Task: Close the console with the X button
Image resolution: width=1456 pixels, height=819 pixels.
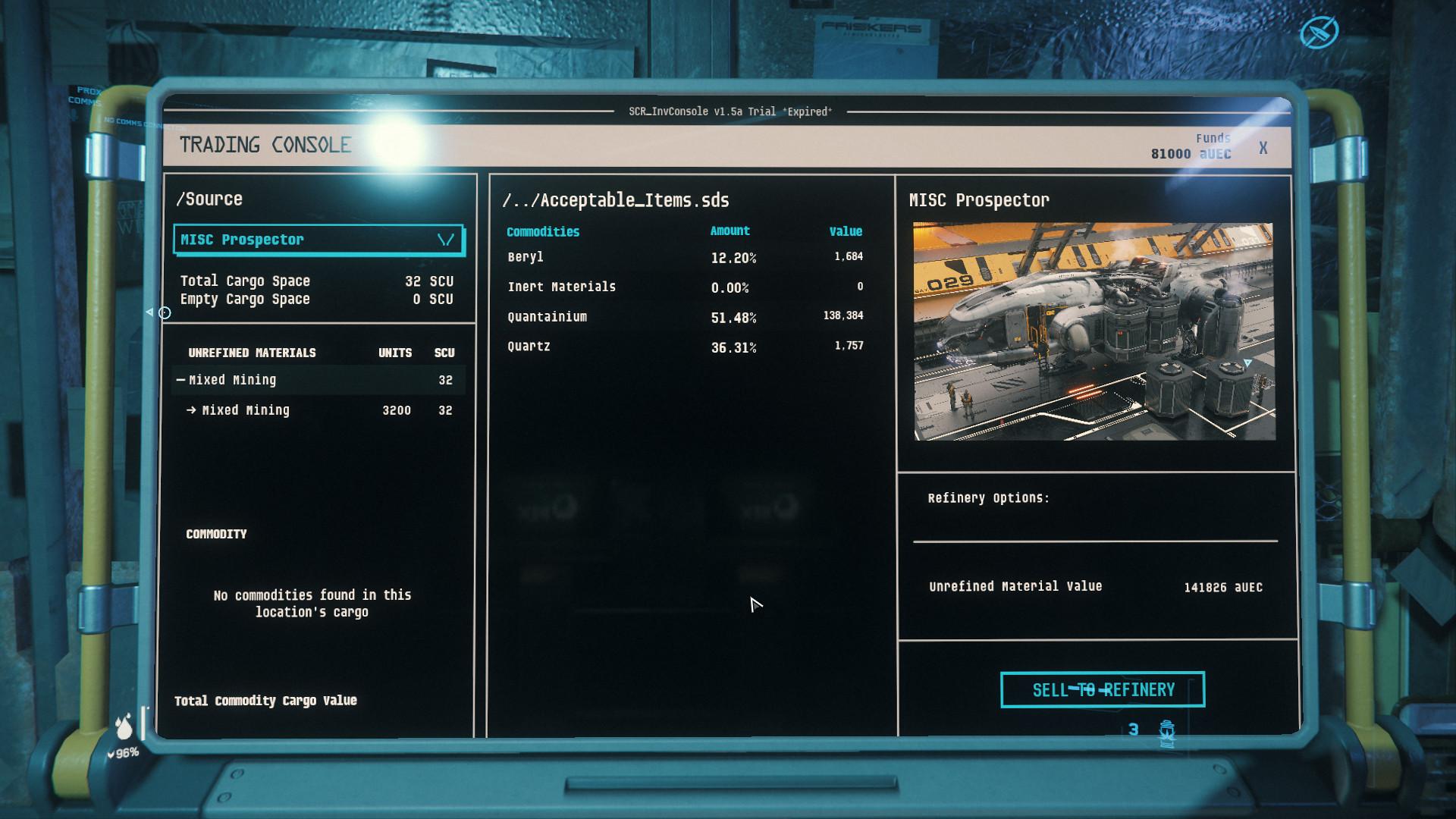Action: point(1263,149)
